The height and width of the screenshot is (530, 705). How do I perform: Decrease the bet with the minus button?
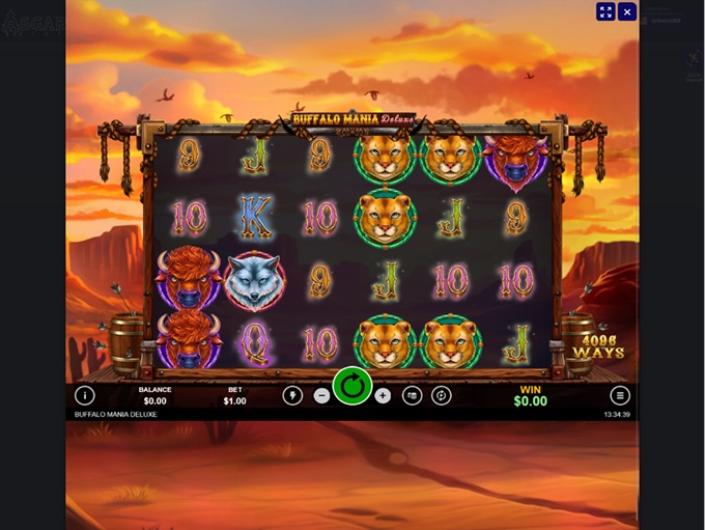pos(321,395)
